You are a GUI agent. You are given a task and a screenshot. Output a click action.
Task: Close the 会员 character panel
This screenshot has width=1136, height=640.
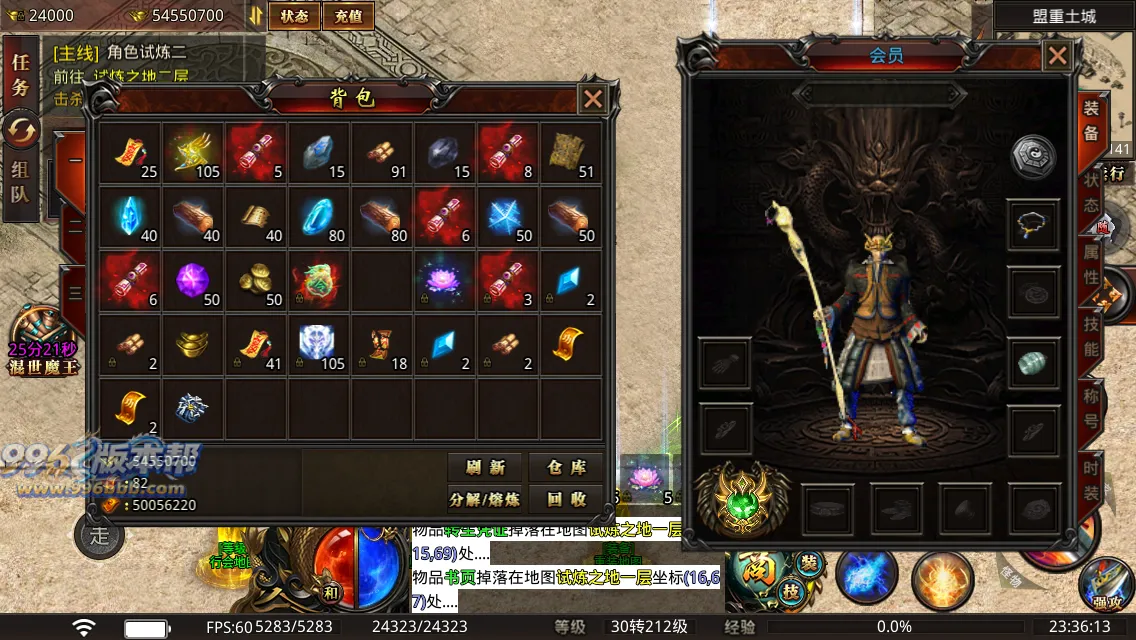click(x=1057, y=56)
